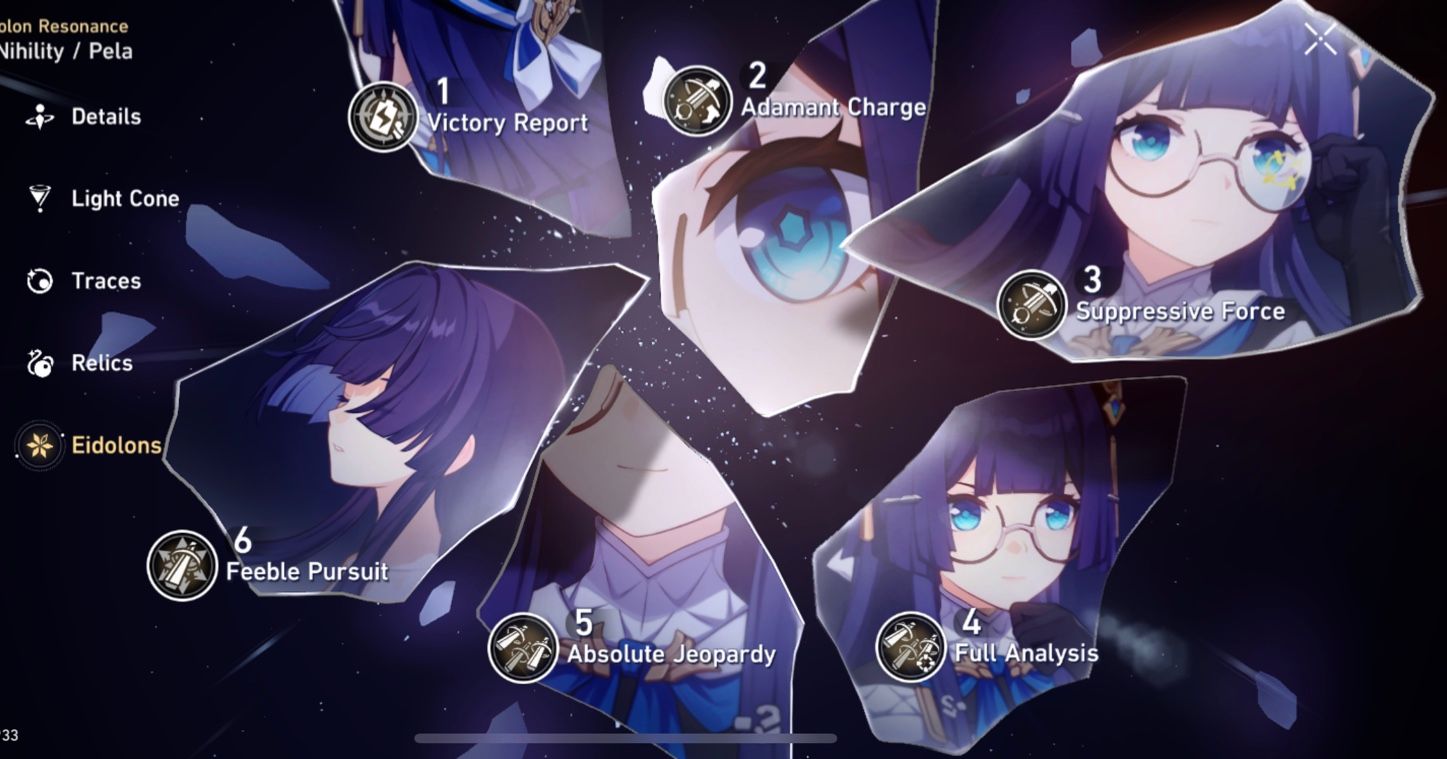
Task: Open the Details section
Action: pos(105,116)
